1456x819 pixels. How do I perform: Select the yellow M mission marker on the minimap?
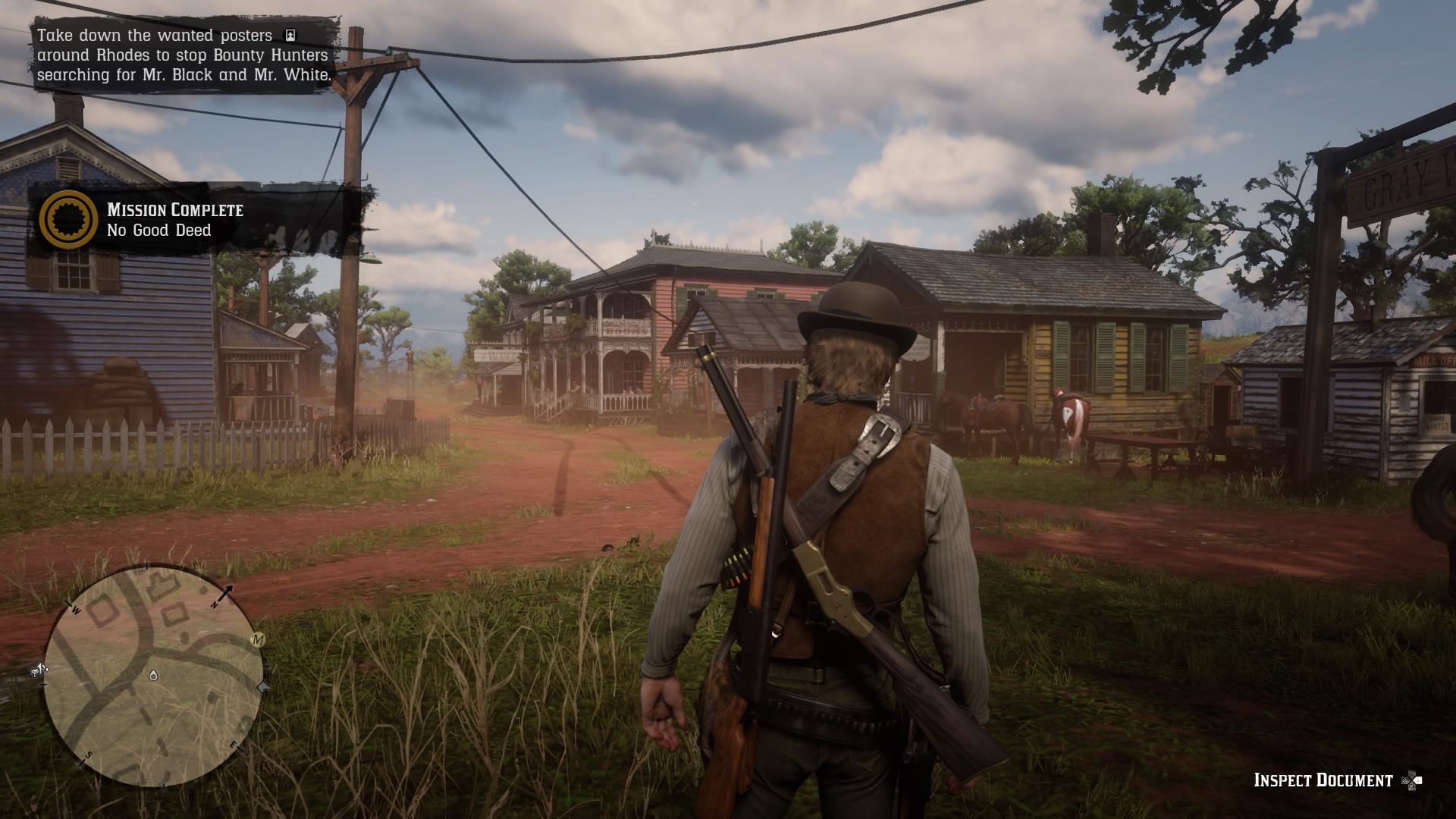pyautogui.click(x=257, y=640)
